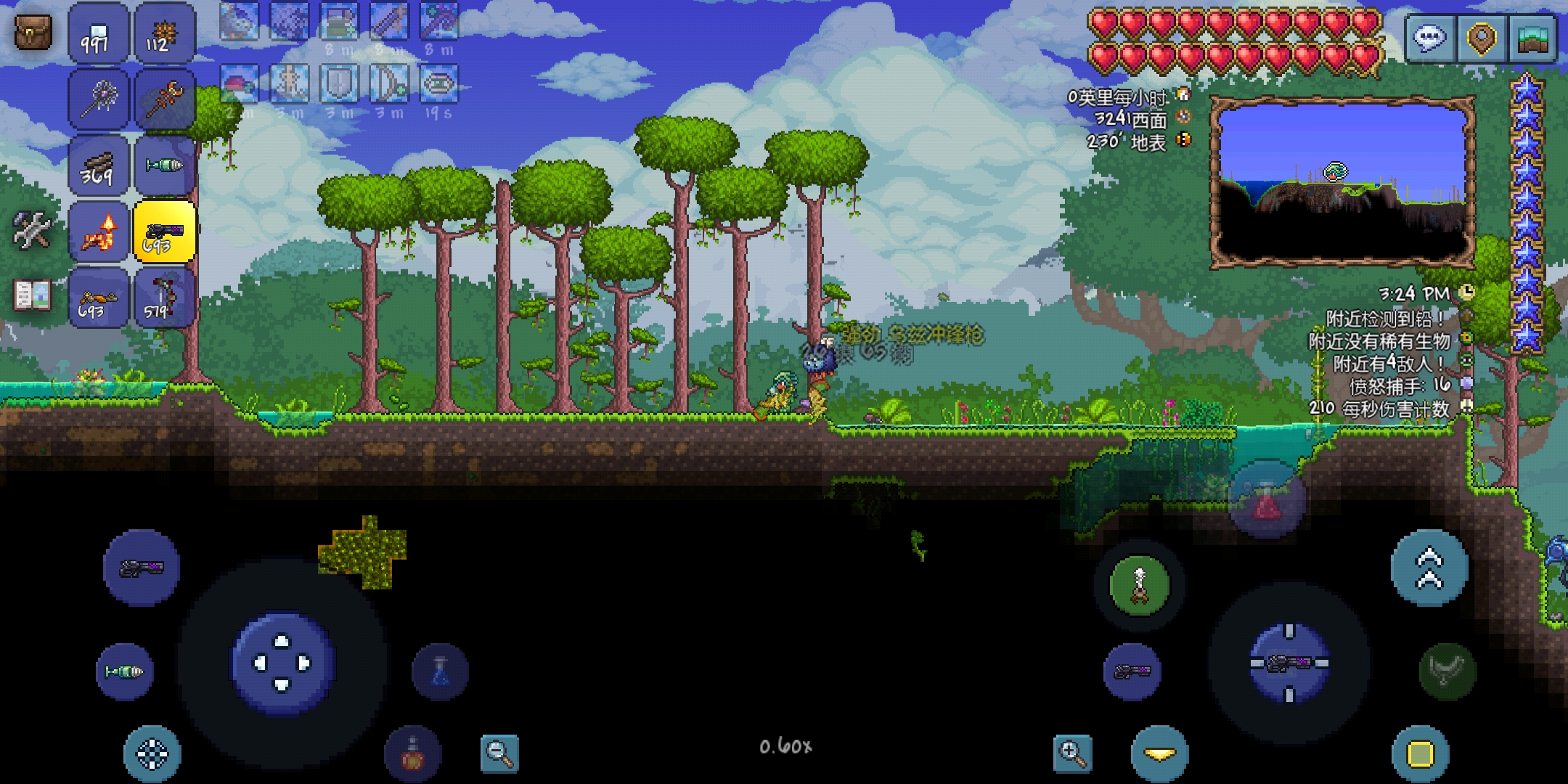The image size is (1568, 784).
Task: Open the leather backpack inventory
Action: 33,33
